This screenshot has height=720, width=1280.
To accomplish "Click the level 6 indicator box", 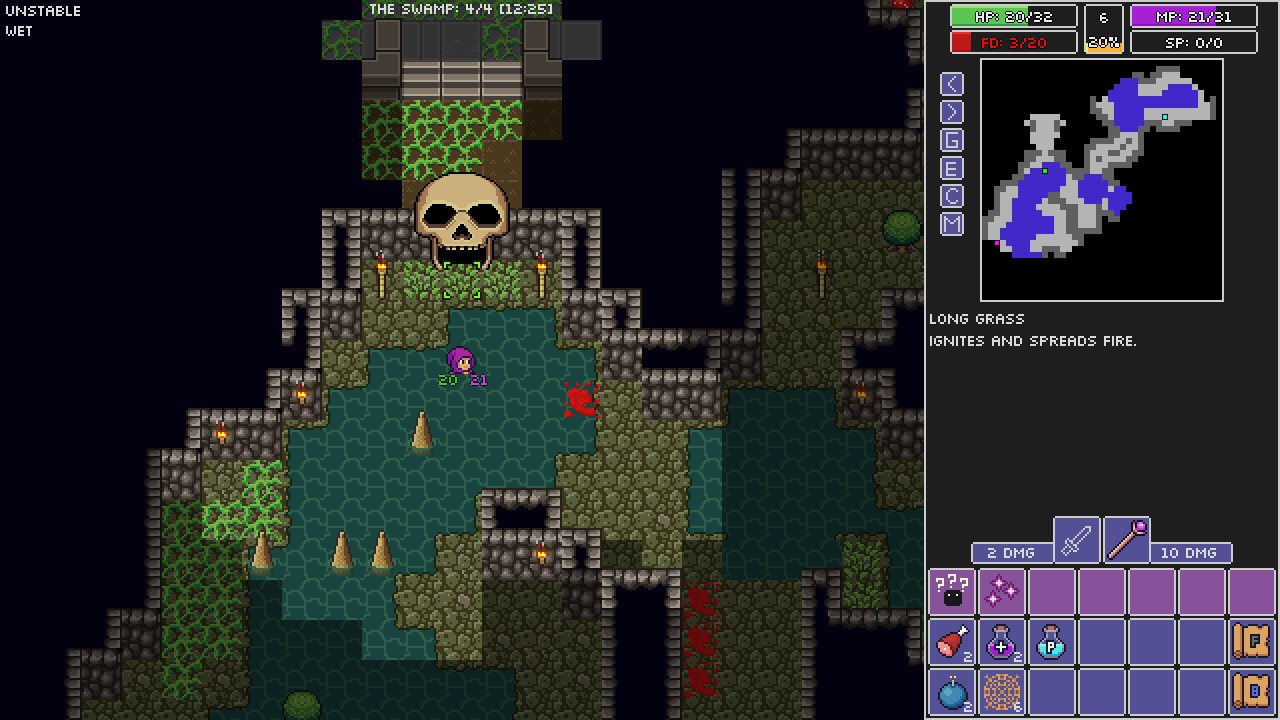I will pyautogui.click(x=1104, y=16).
